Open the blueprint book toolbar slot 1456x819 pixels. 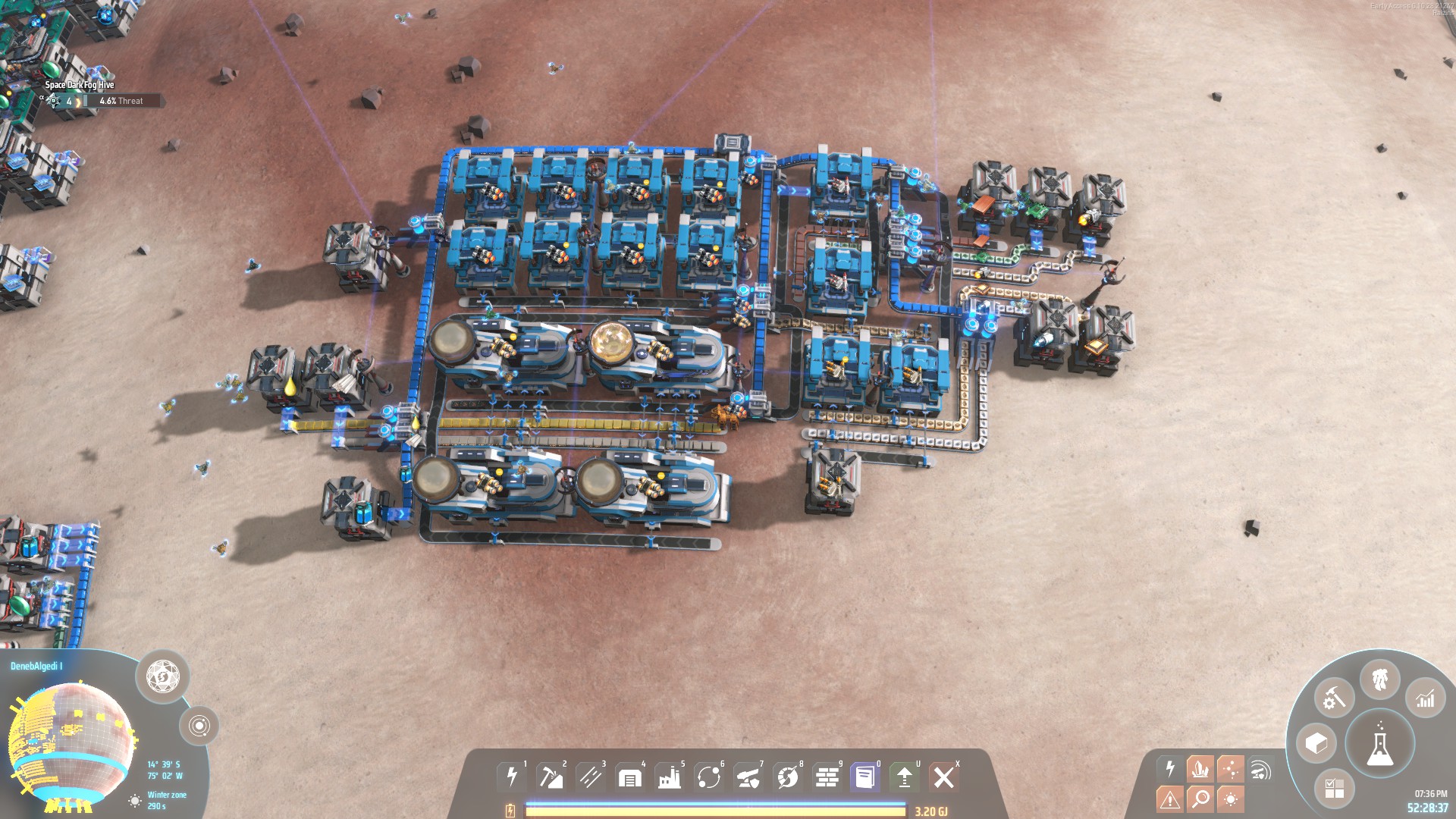(x=865, y=777)
